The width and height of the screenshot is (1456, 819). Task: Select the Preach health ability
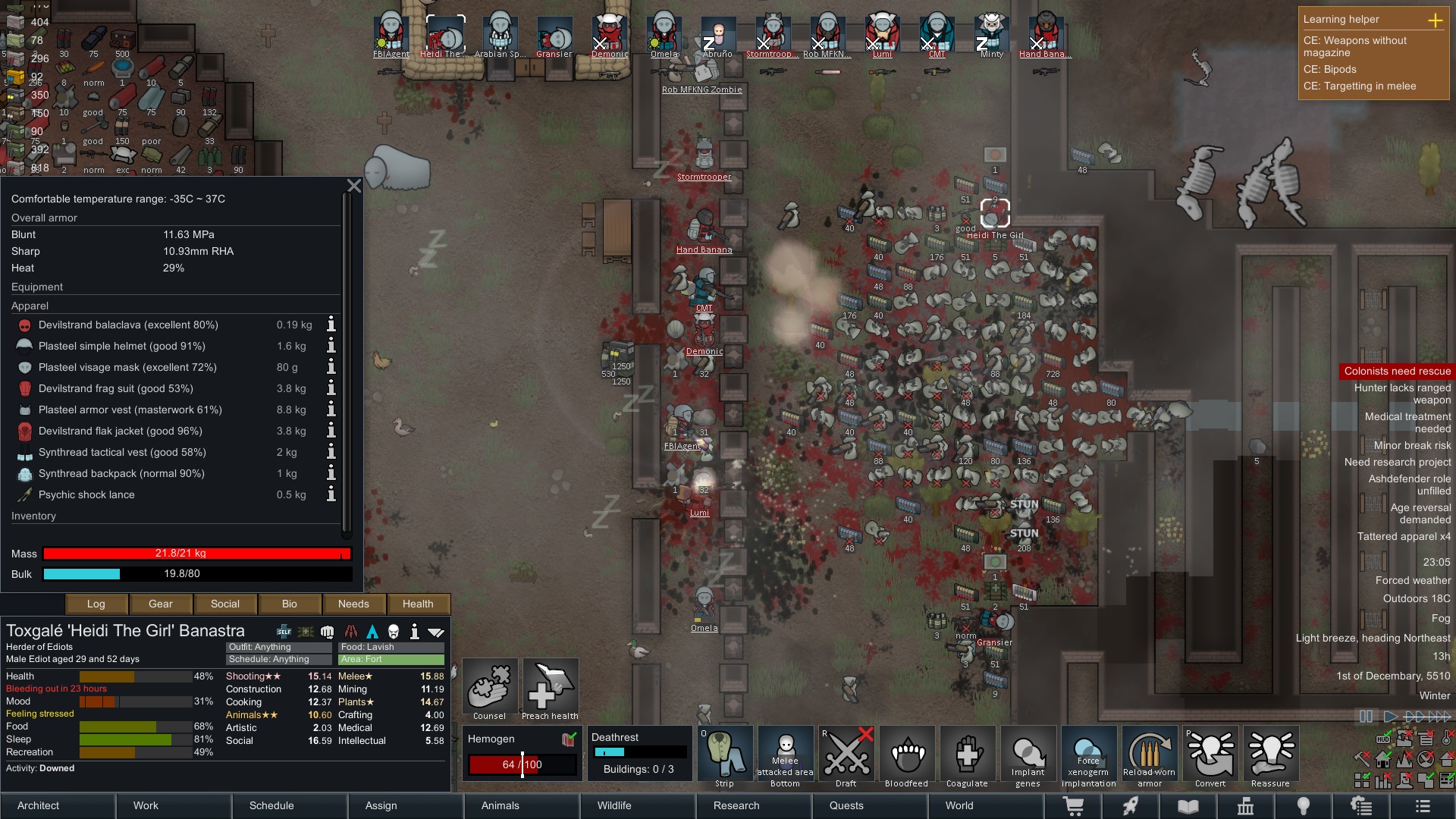click(551, 686)
